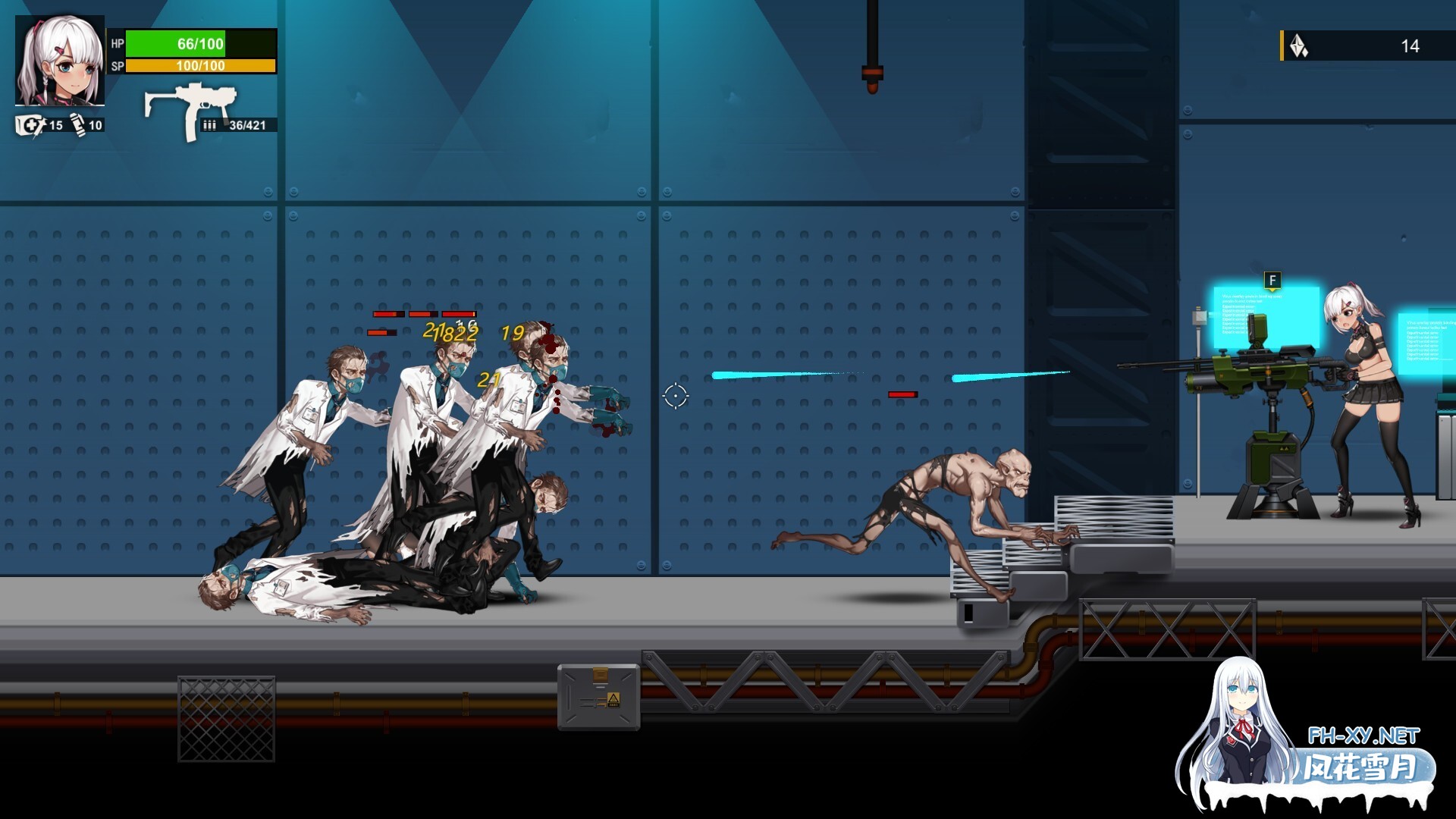This screenshot has width=1456, height=819.
Task: Select the medkit icon
Action: coord(30,125)
